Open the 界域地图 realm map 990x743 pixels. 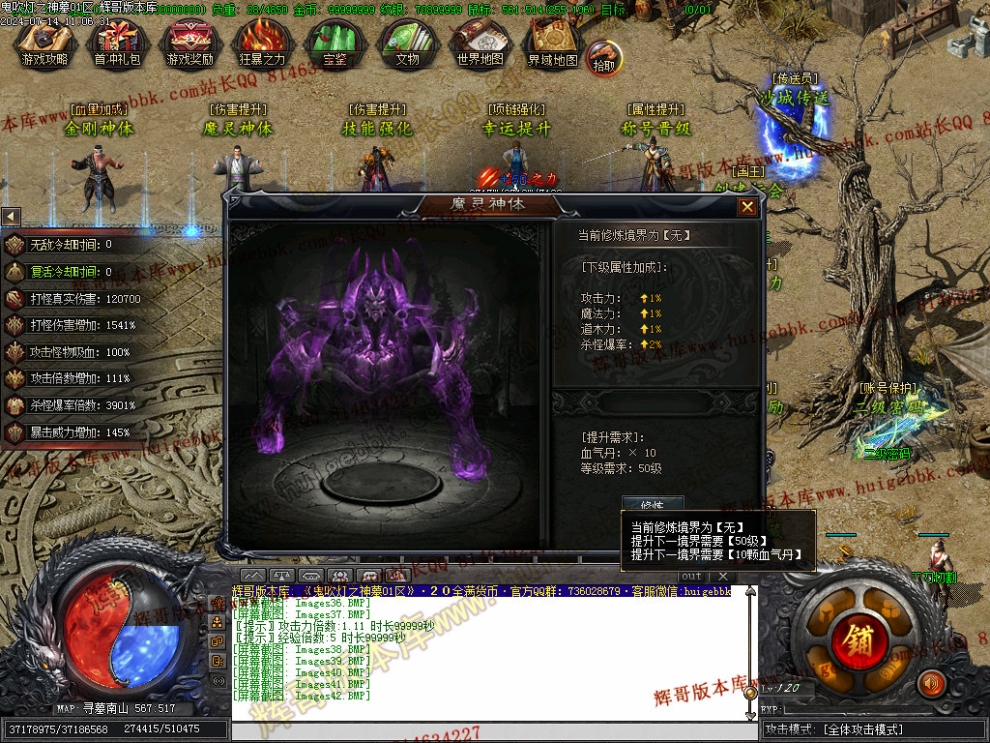[x=553, y=45]
